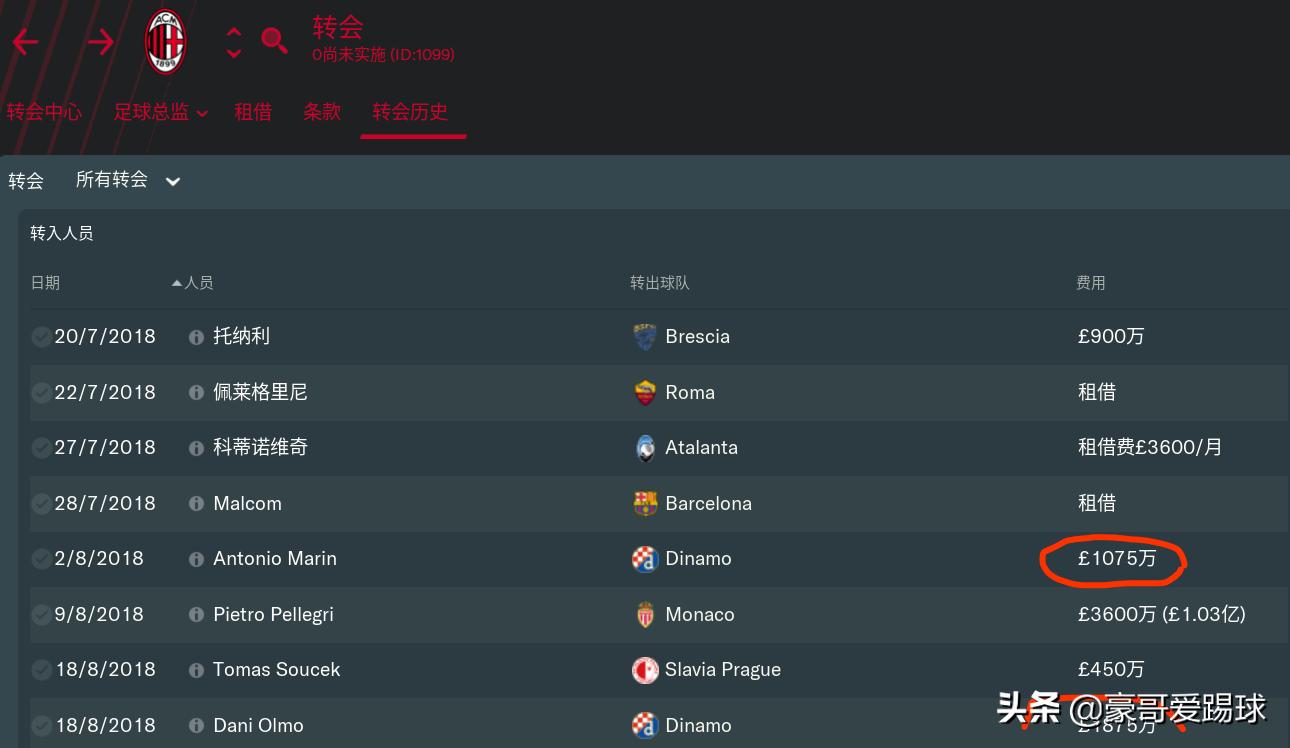Click the info icon beside 托纳利
Viewport: 1290px width, 748px height.
(x=196, y=337)
